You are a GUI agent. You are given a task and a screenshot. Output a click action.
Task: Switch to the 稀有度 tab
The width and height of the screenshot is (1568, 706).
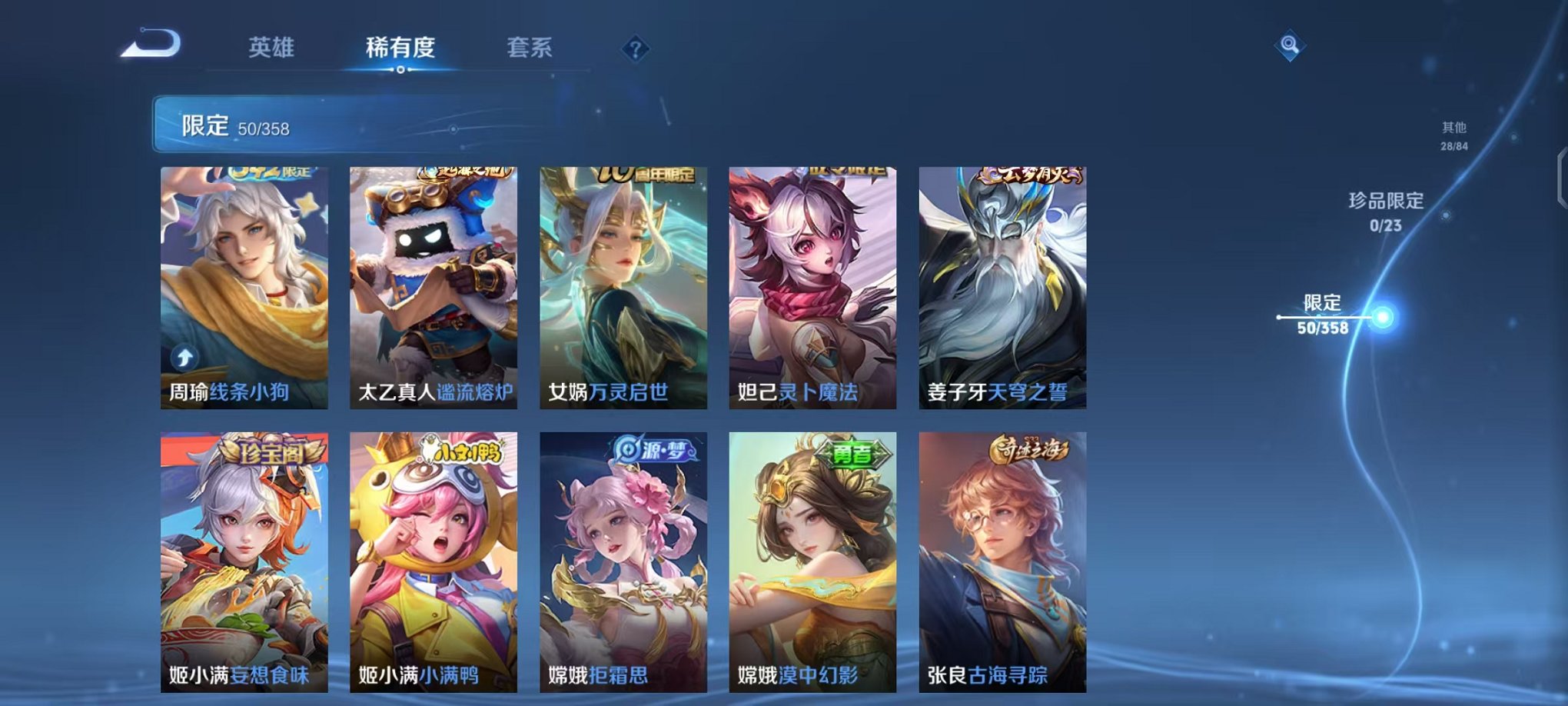tap(398, 48)
